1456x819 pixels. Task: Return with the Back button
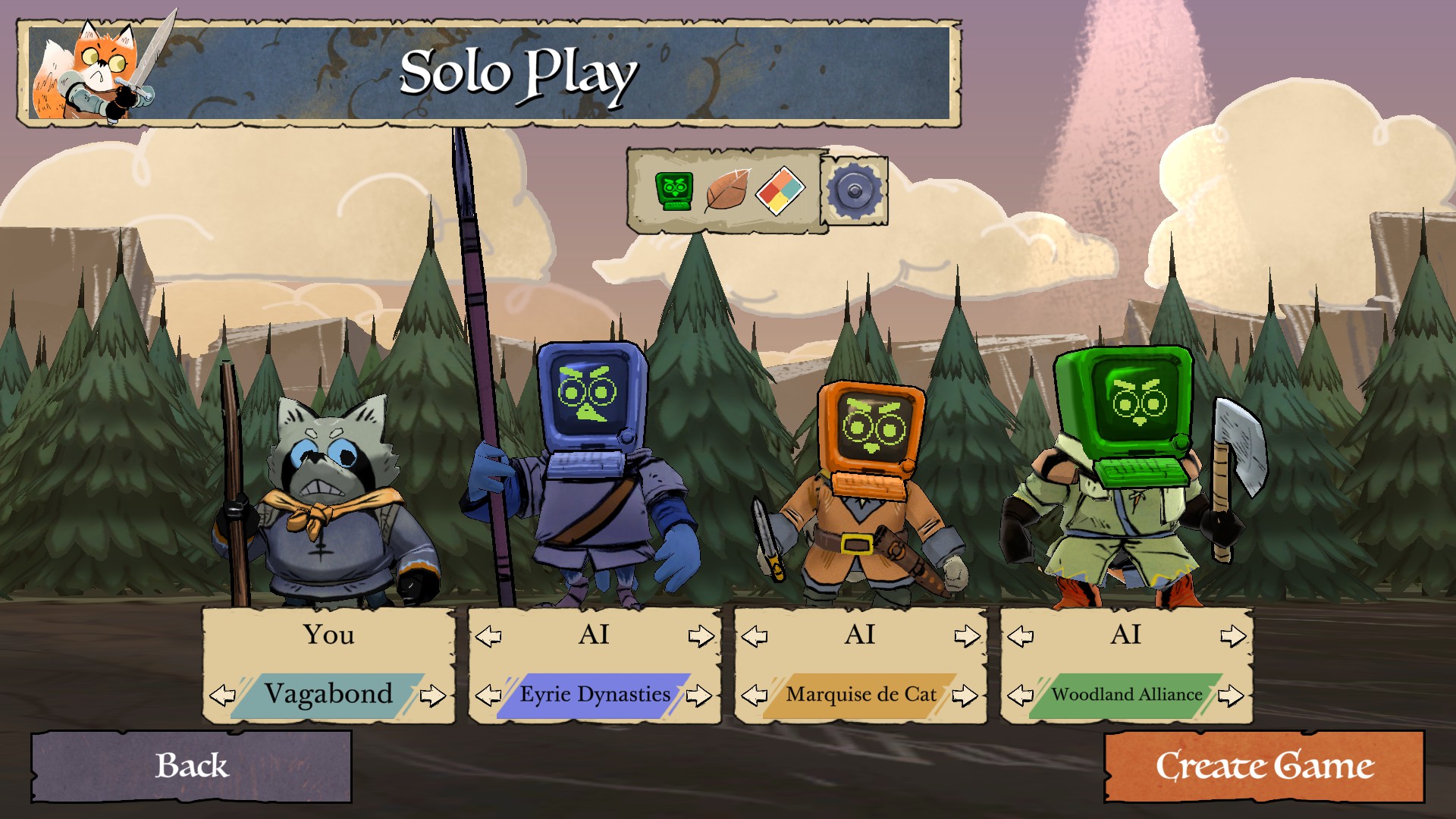[x=191, y=766]
